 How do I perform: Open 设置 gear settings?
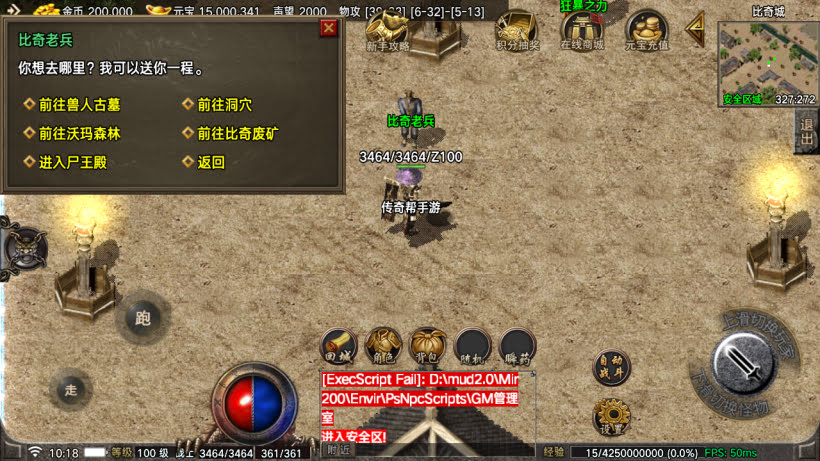(x=610, y=416)
